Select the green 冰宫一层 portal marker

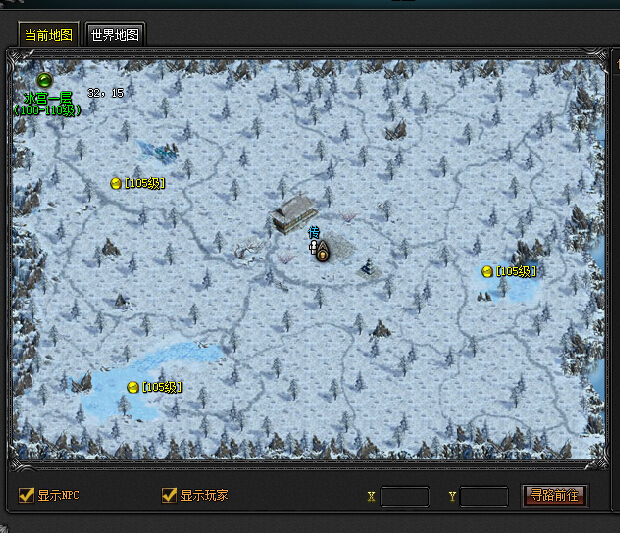(44, 80)
